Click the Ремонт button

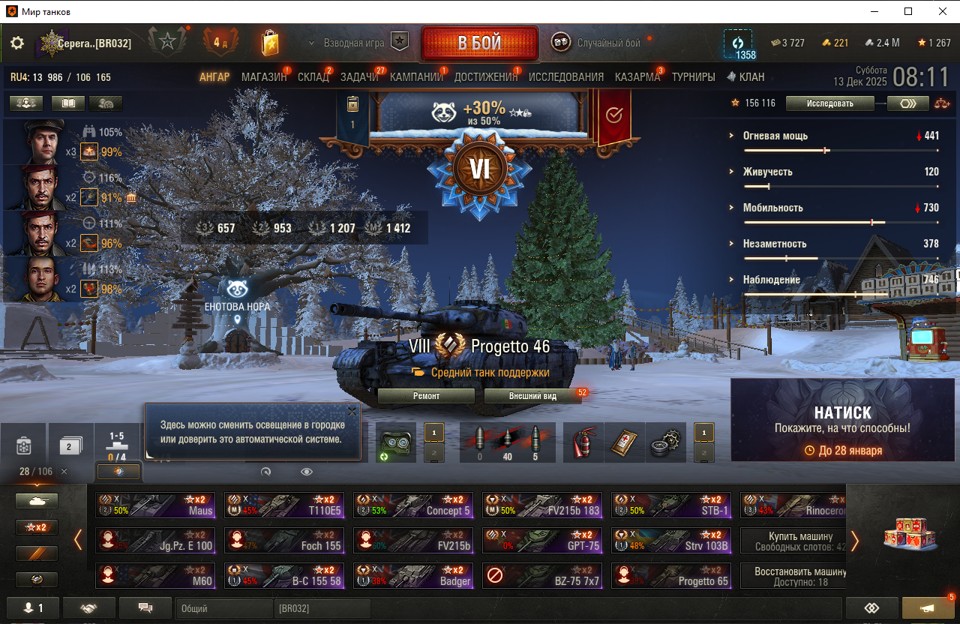click(426, 396)
